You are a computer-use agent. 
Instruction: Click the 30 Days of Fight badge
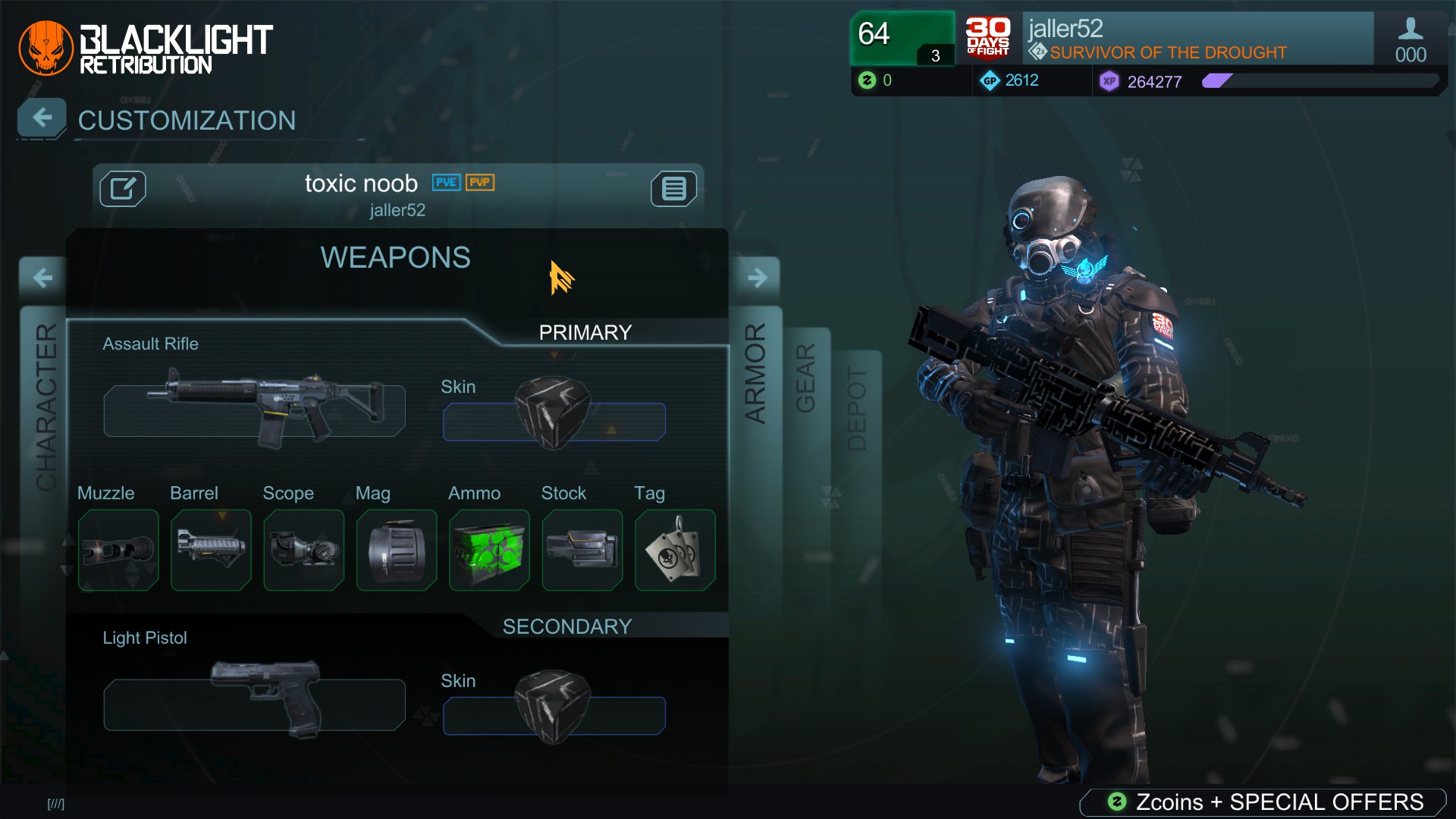[x=987, y=39]
